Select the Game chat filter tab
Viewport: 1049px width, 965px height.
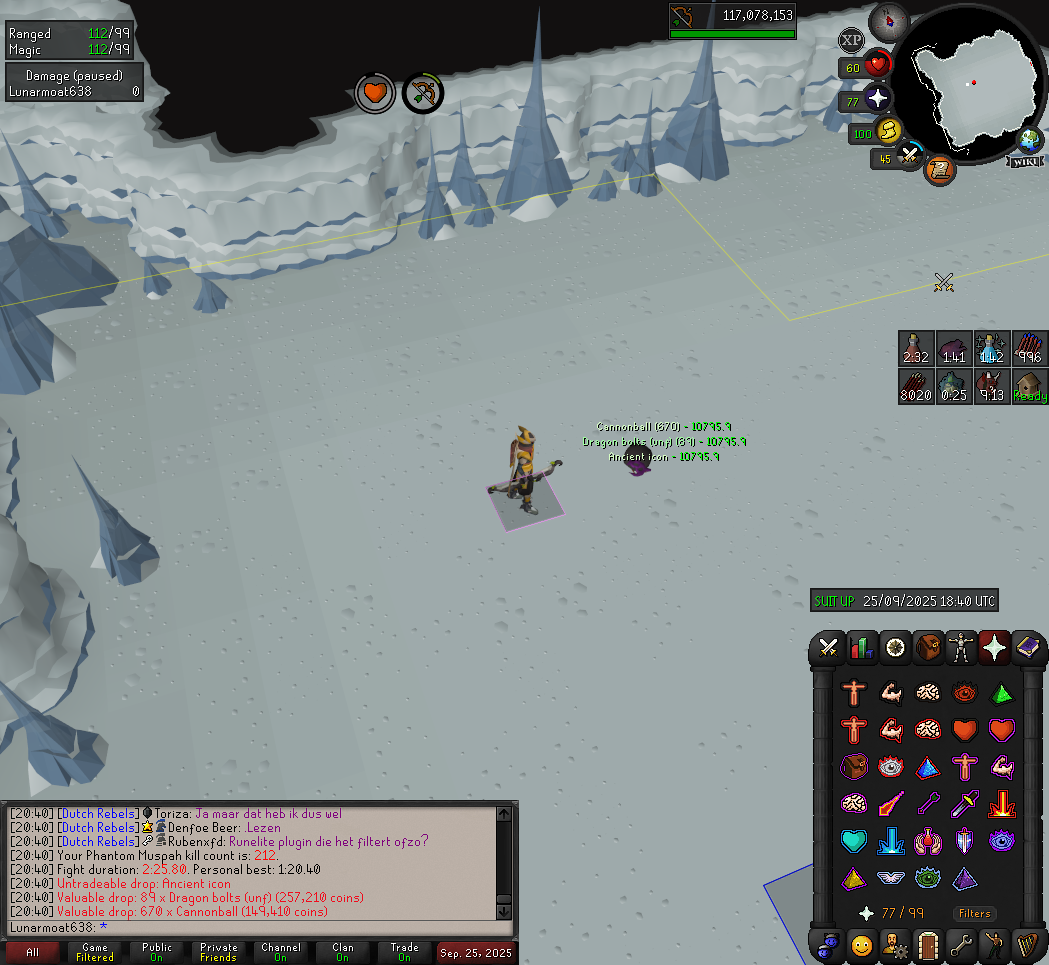[x=95, y=952]
